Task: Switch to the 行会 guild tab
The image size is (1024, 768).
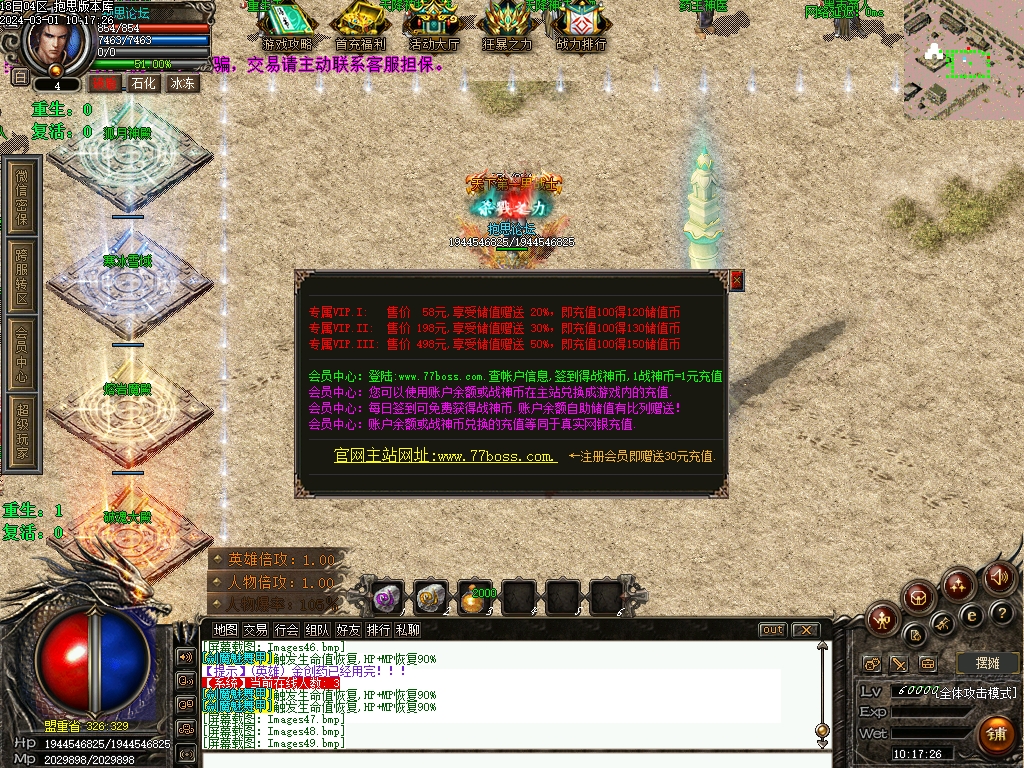Action: tap(287, 630)
